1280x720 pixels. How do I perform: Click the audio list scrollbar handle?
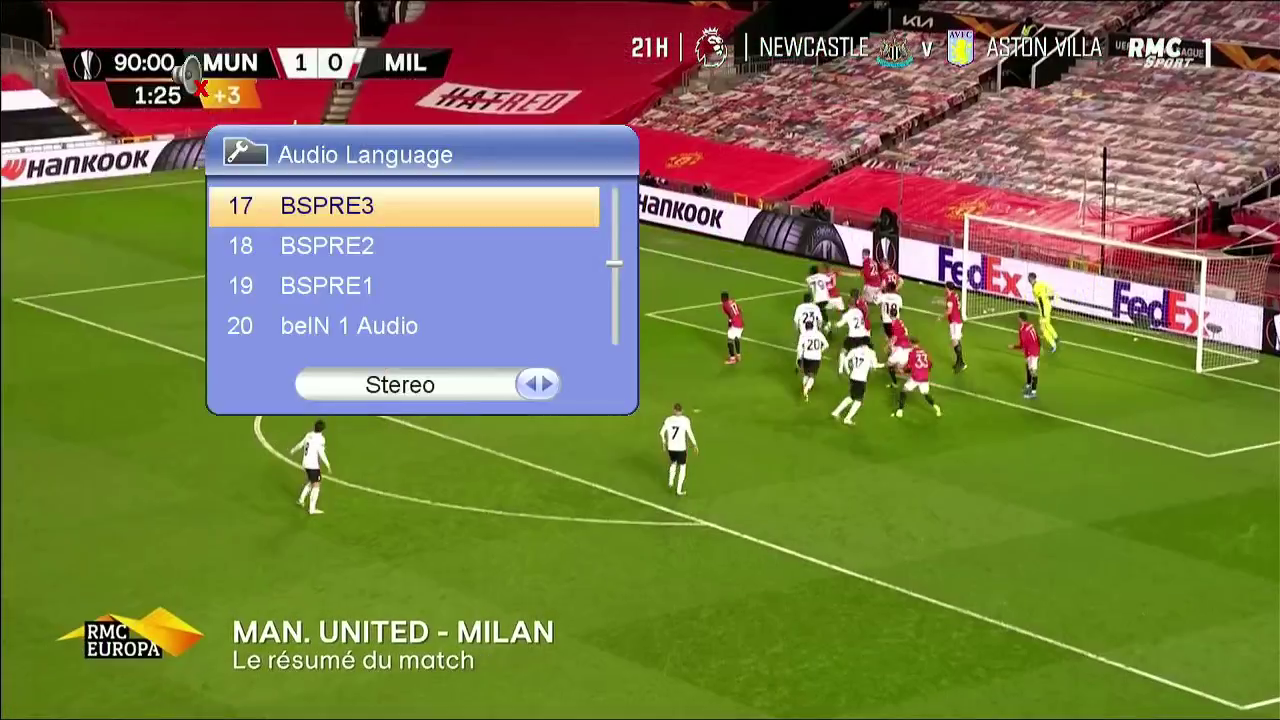coord(614,263)
